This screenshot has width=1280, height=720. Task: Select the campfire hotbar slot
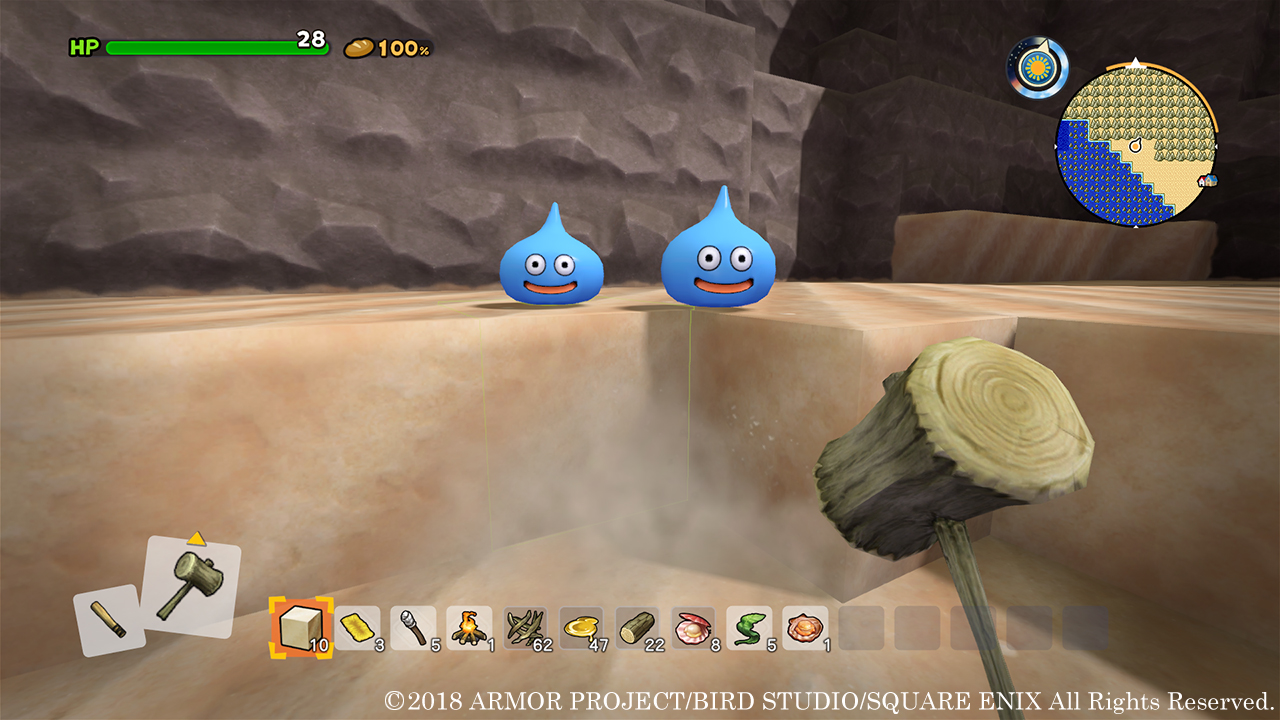pyautogui.click(x=469, y=628)
